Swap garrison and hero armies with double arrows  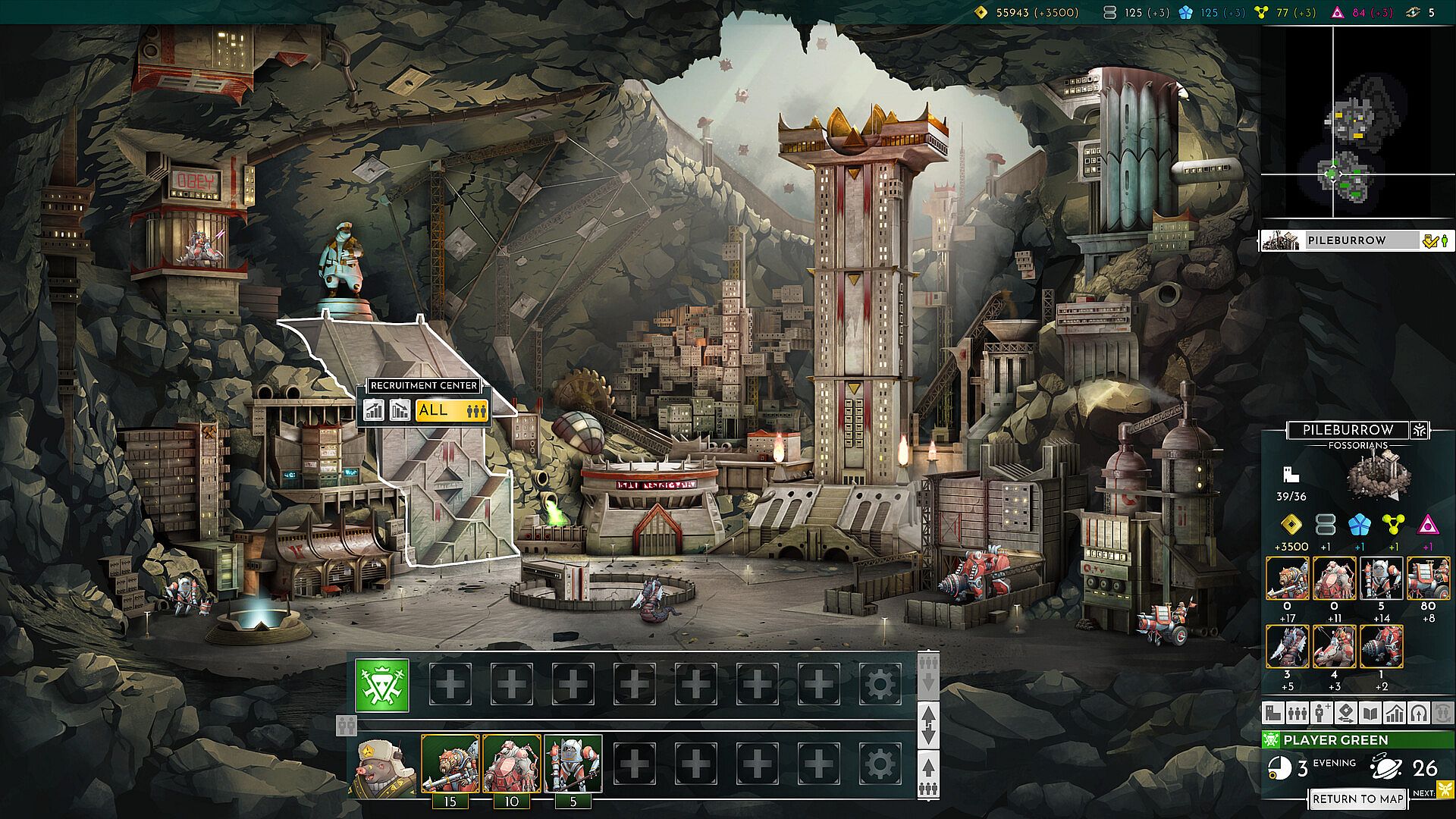(x=929, y=725)
